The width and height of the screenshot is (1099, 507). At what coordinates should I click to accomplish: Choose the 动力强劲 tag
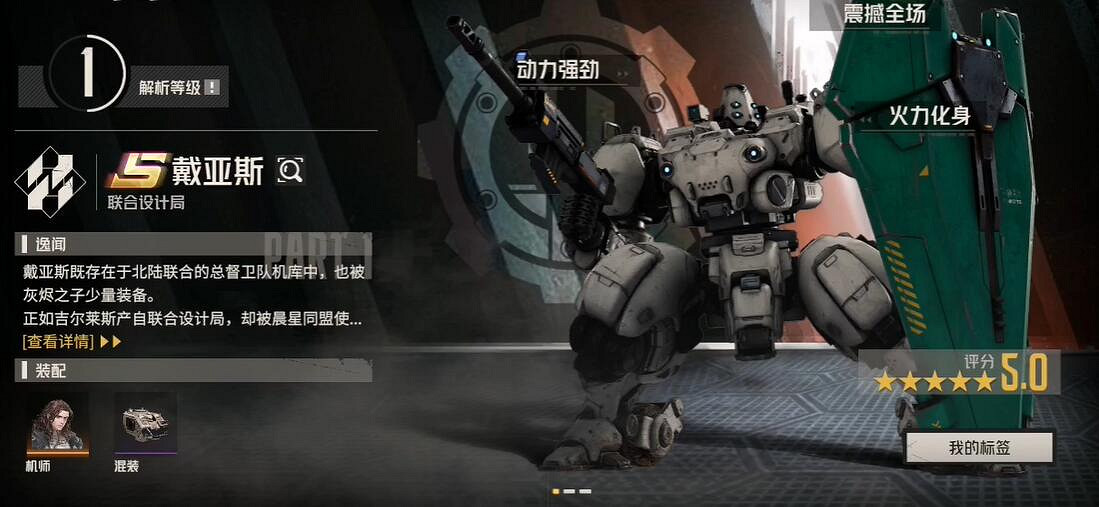[x=563, y=69]
